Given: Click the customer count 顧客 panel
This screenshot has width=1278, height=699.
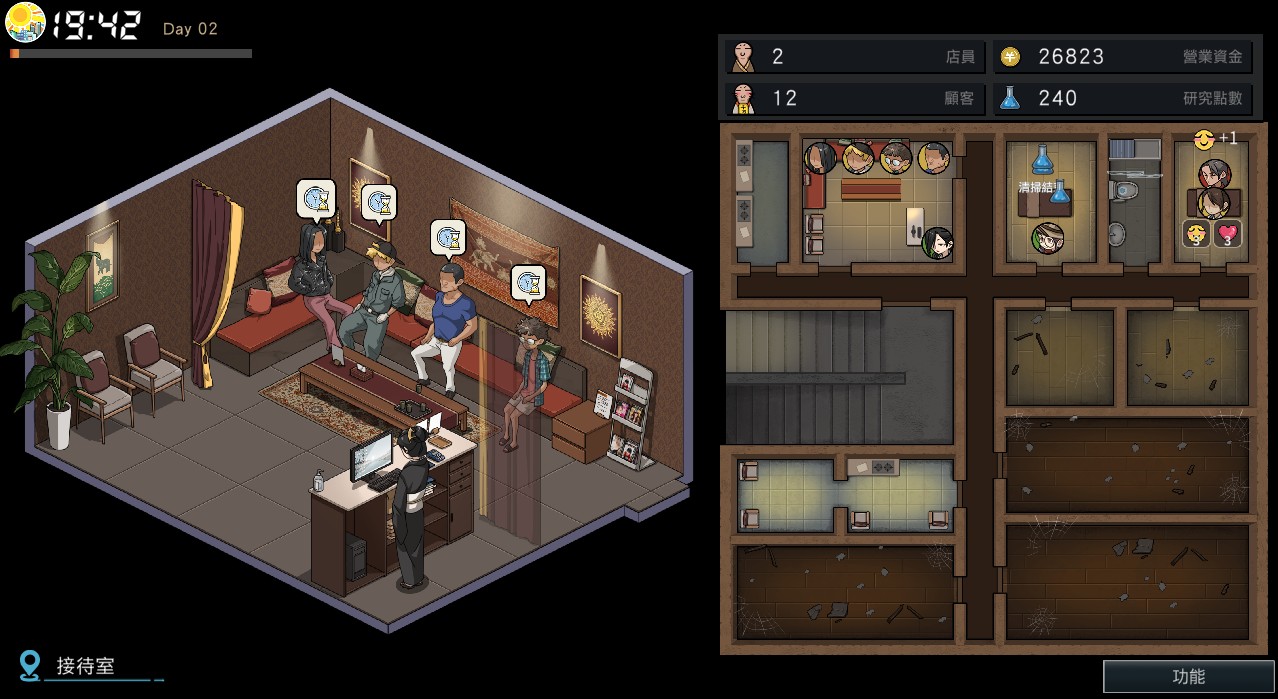Looking at the screenshot, I should (x=855, y=98).
